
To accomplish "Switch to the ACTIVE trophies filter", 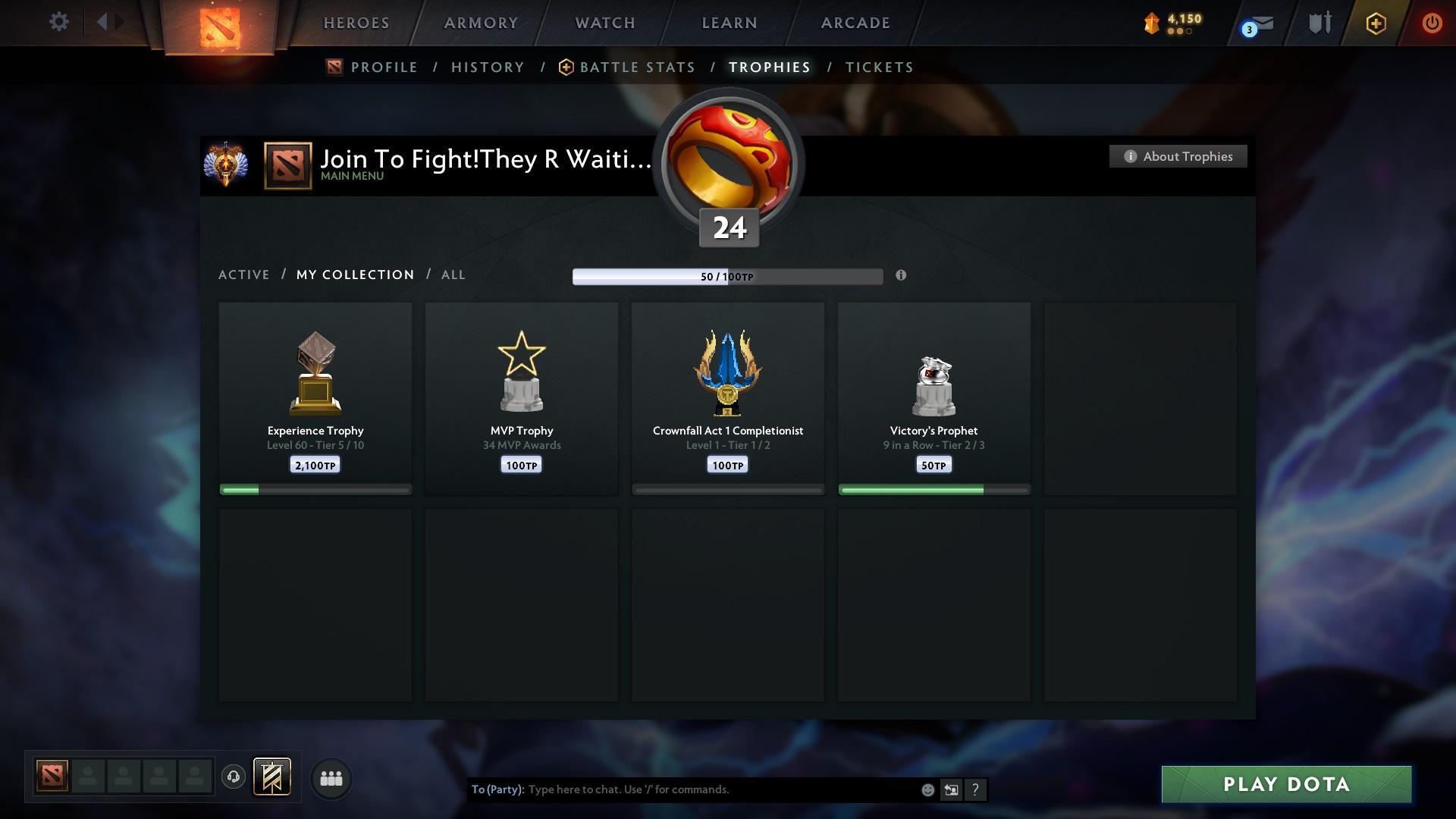I will coord(244,275).
